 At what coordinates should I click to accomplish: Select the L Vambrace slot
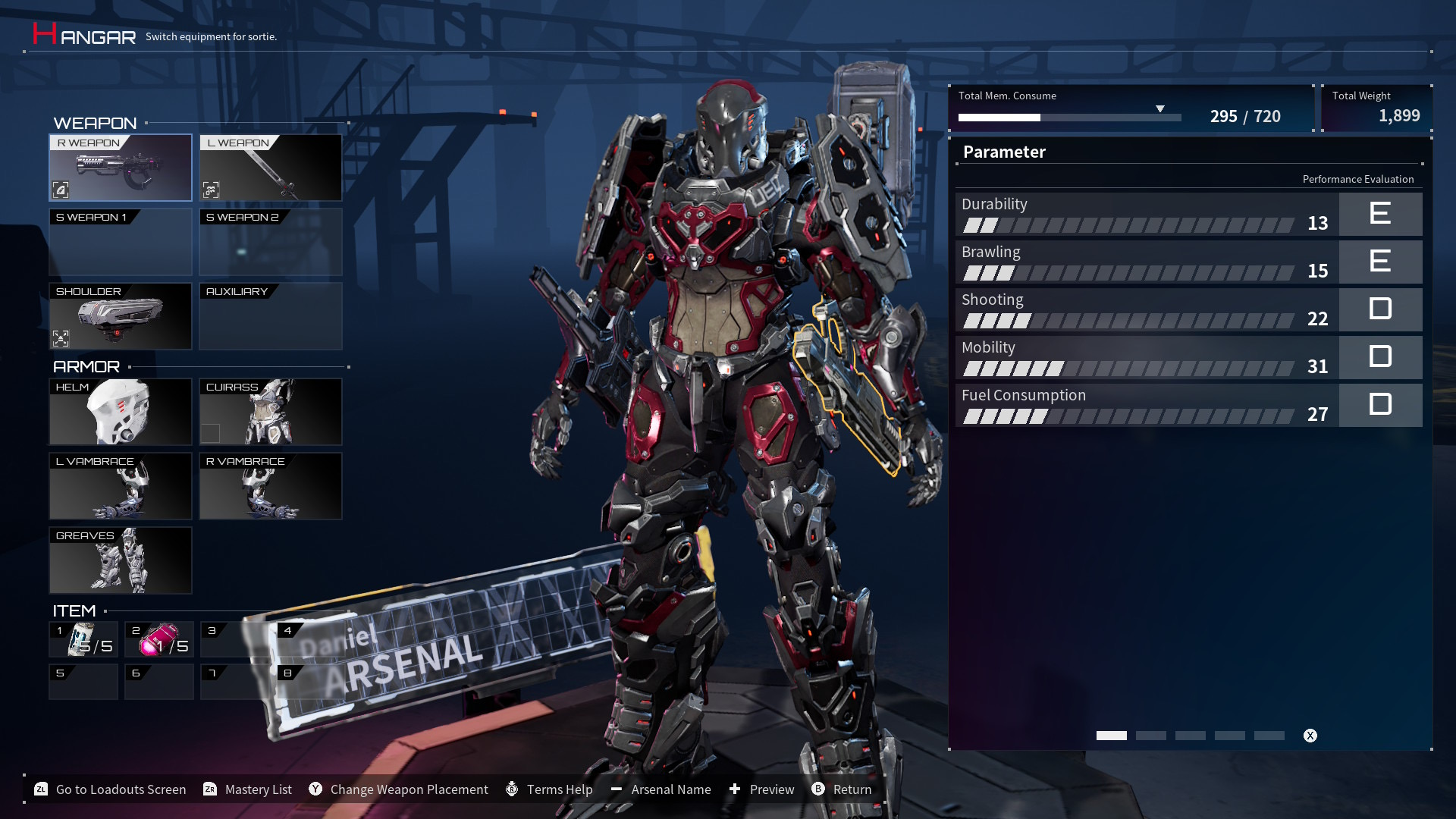121,486
